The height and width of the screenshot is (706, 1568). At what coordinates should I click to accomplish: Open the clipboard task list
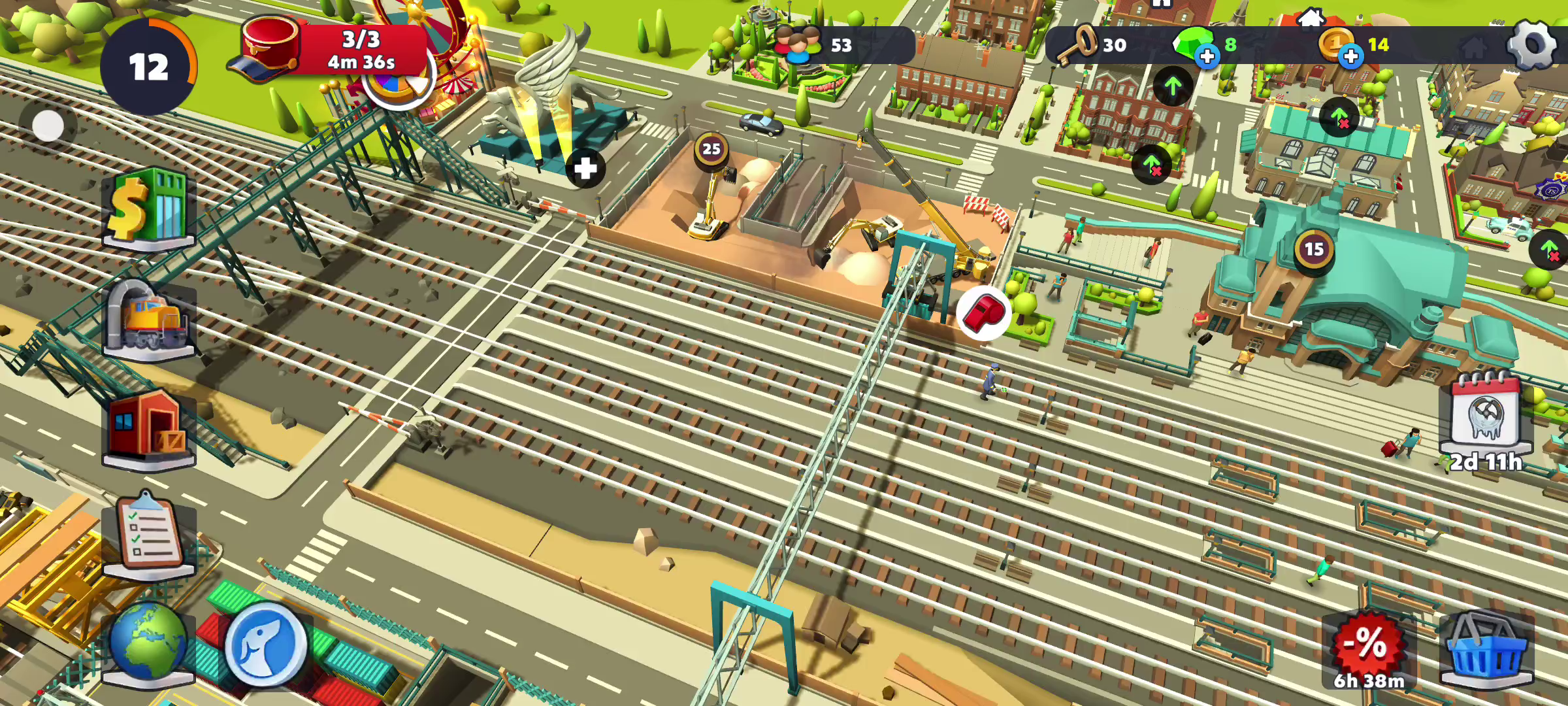coord(149,535)
